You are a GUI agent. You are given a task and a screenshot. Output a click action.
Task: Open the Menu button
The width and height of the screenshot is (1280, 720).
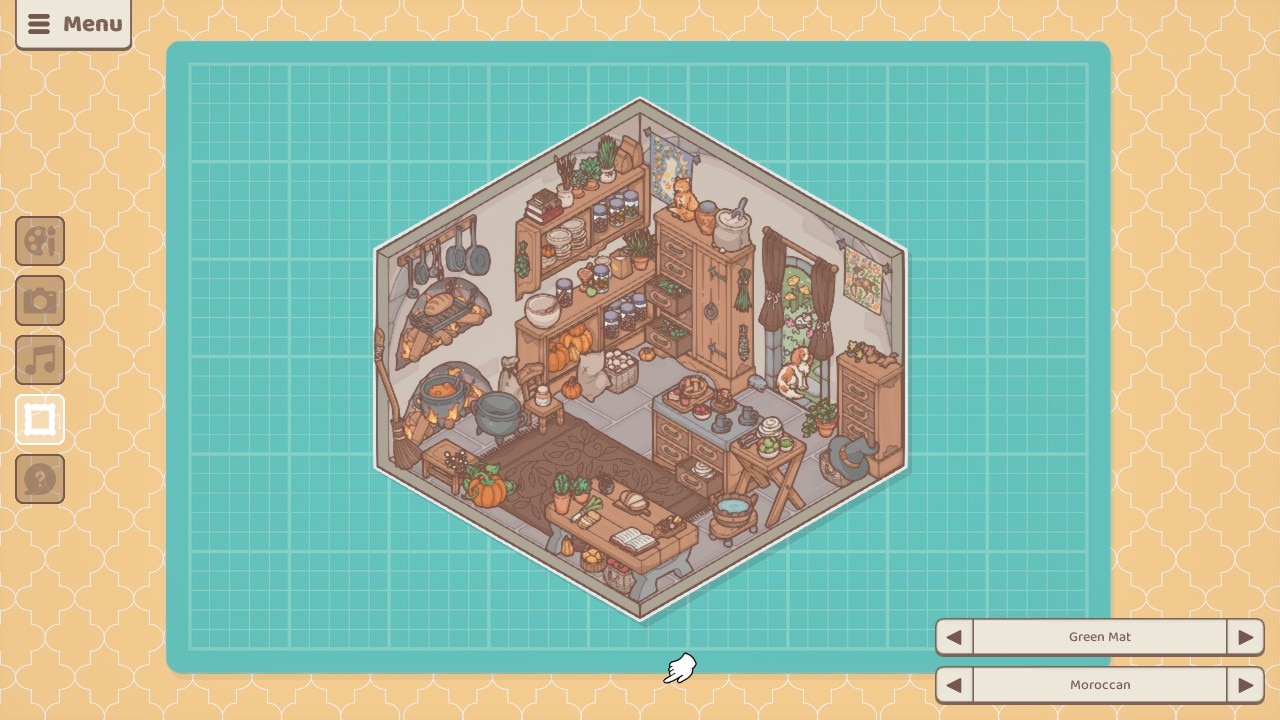point(73,24)
